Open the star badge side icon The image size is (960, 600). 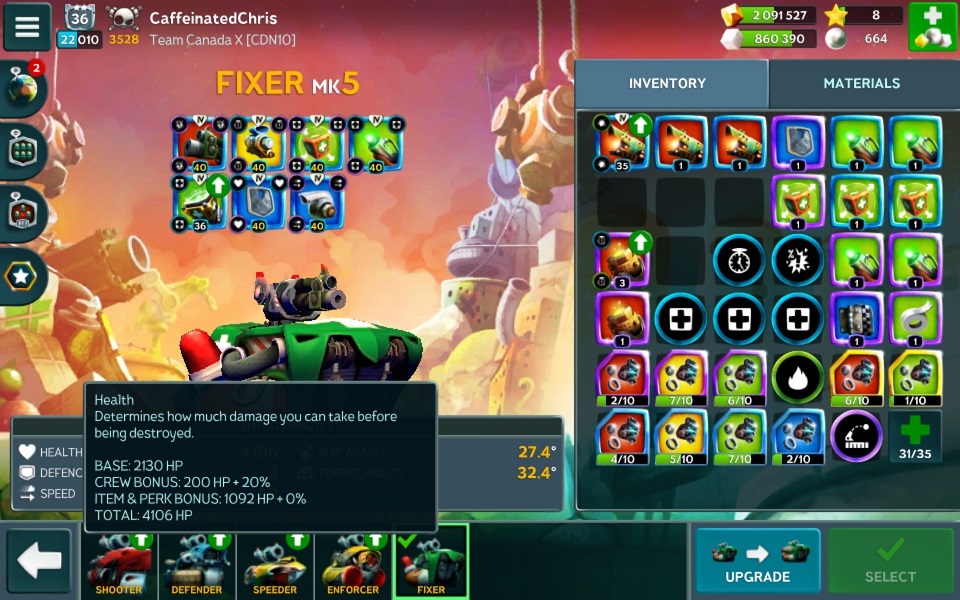pyautogui.click(x=22, y=277)
